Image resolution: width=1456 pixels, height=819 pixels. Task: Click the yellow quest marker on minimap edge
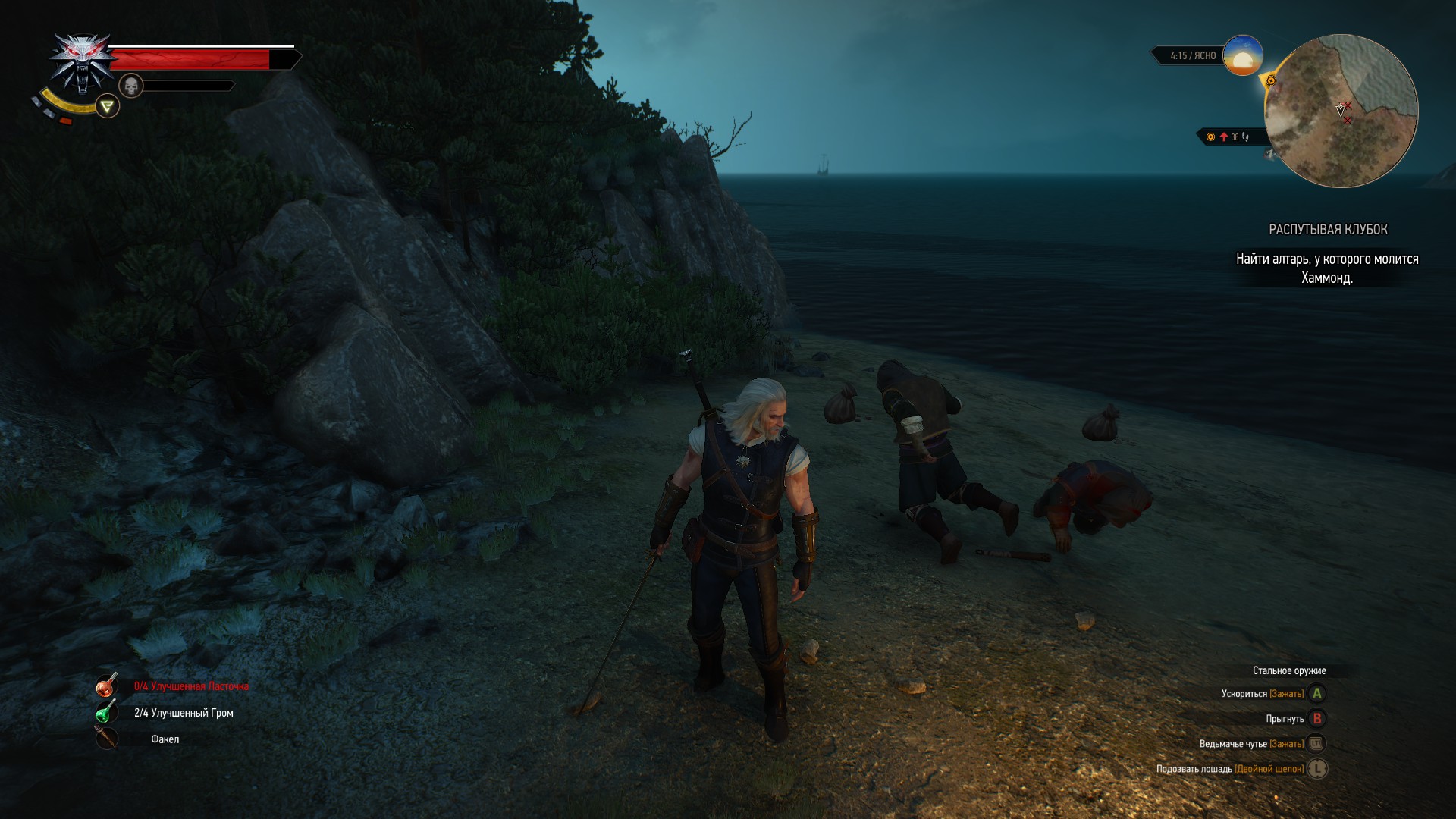pos(1271,80)
